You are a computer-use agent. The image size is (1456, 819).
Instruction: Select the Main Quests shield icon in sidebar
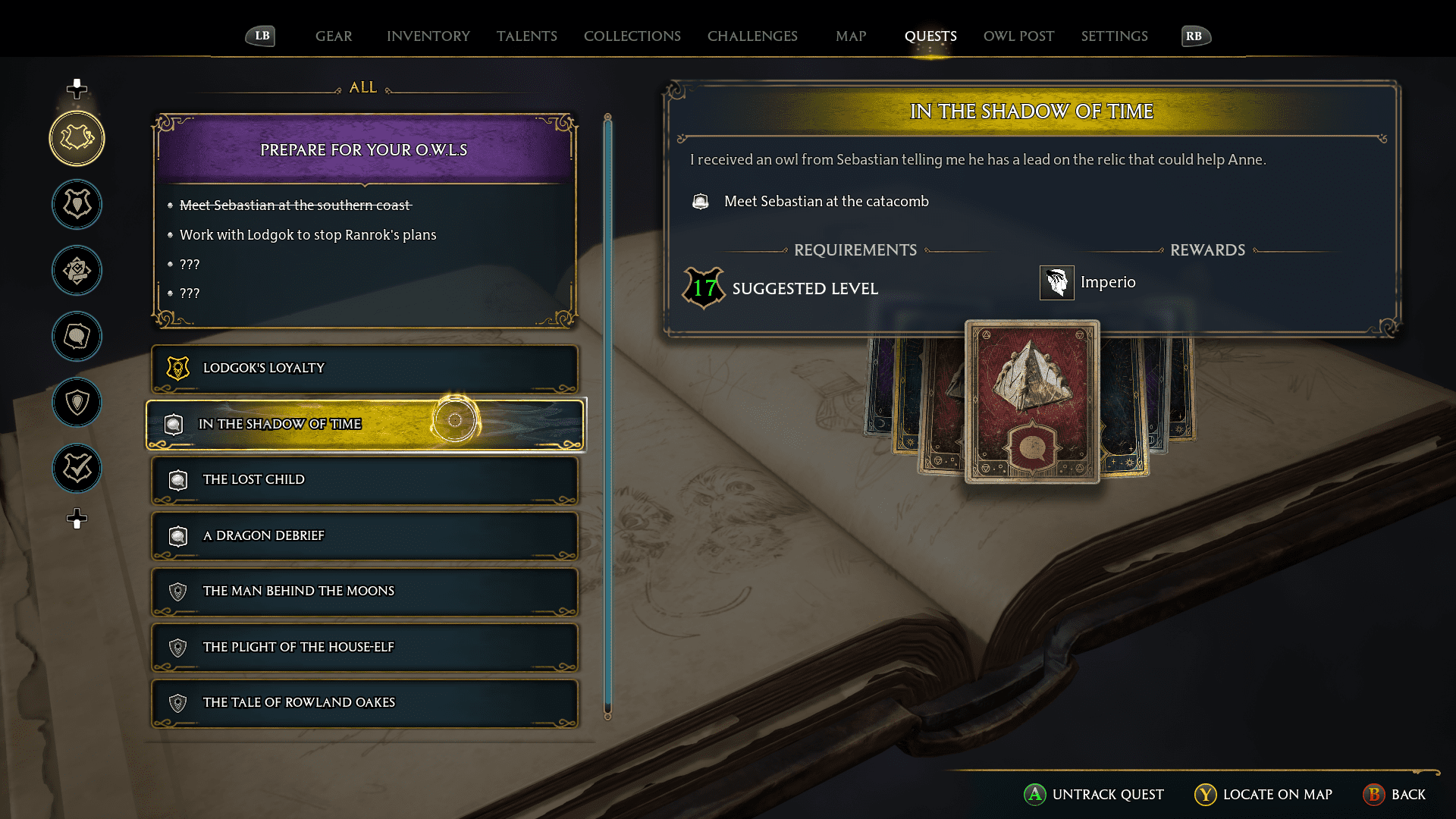point(76,204)
